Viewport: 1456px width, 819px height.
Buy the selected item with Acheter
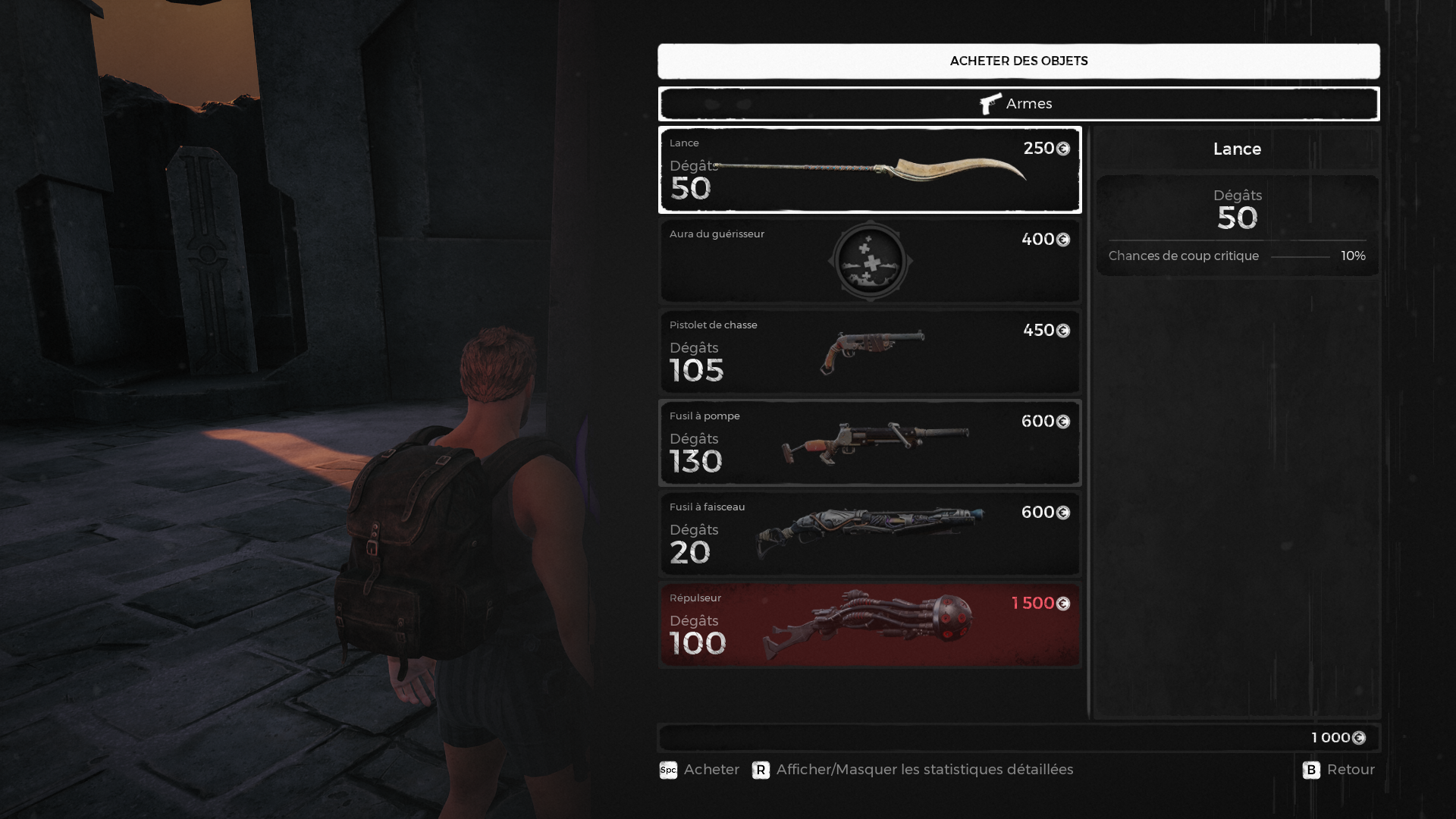[699, 770]
